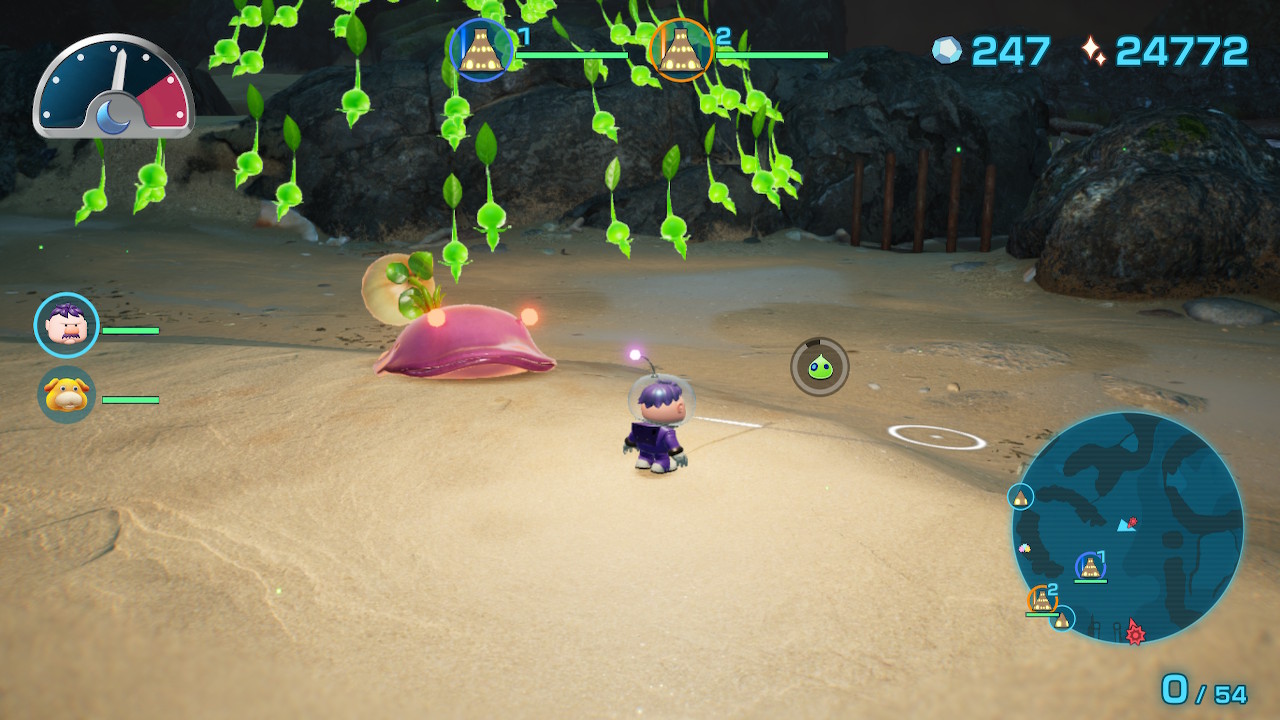Click the lower base tent icon on minimap

click(1062, 620)
